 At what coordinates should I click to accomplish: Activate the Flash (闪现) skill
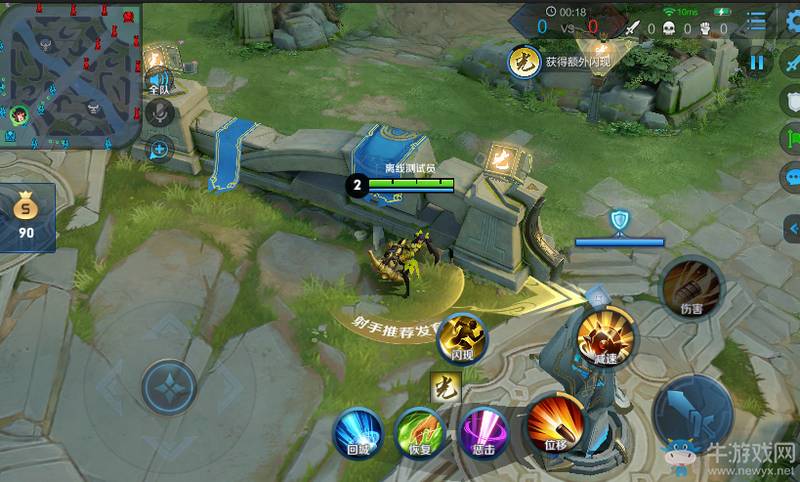pyautogui.click(x=462, y=337)
